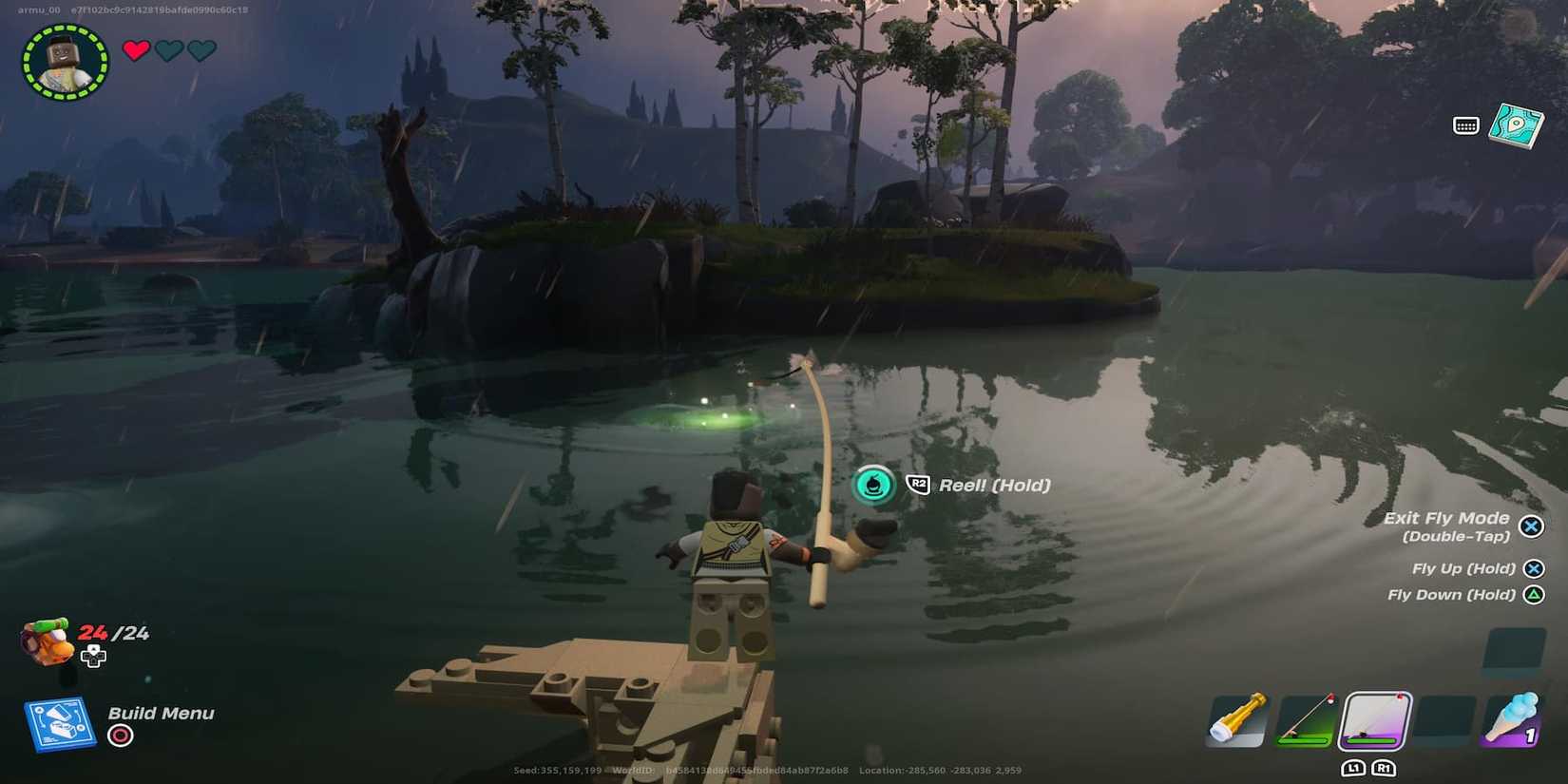Image resolution: width=1568 pixels, height=784 pixels.
Task: Click the equipped purple fishing rod slot
Action: 1373,720
